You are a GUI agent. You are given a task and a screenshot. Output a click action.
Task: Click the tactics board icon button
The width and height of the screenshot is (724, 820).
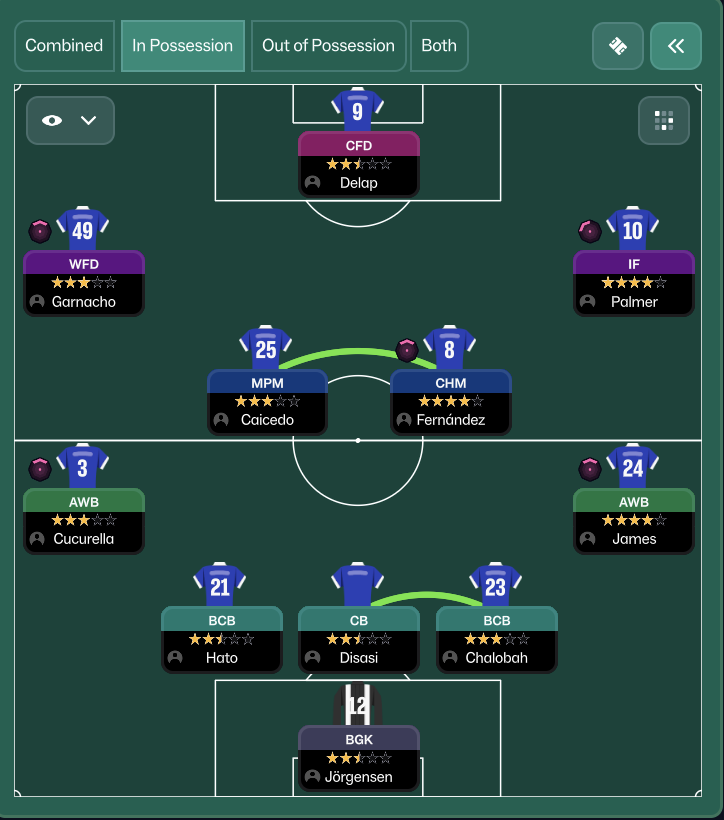(617, 46)
